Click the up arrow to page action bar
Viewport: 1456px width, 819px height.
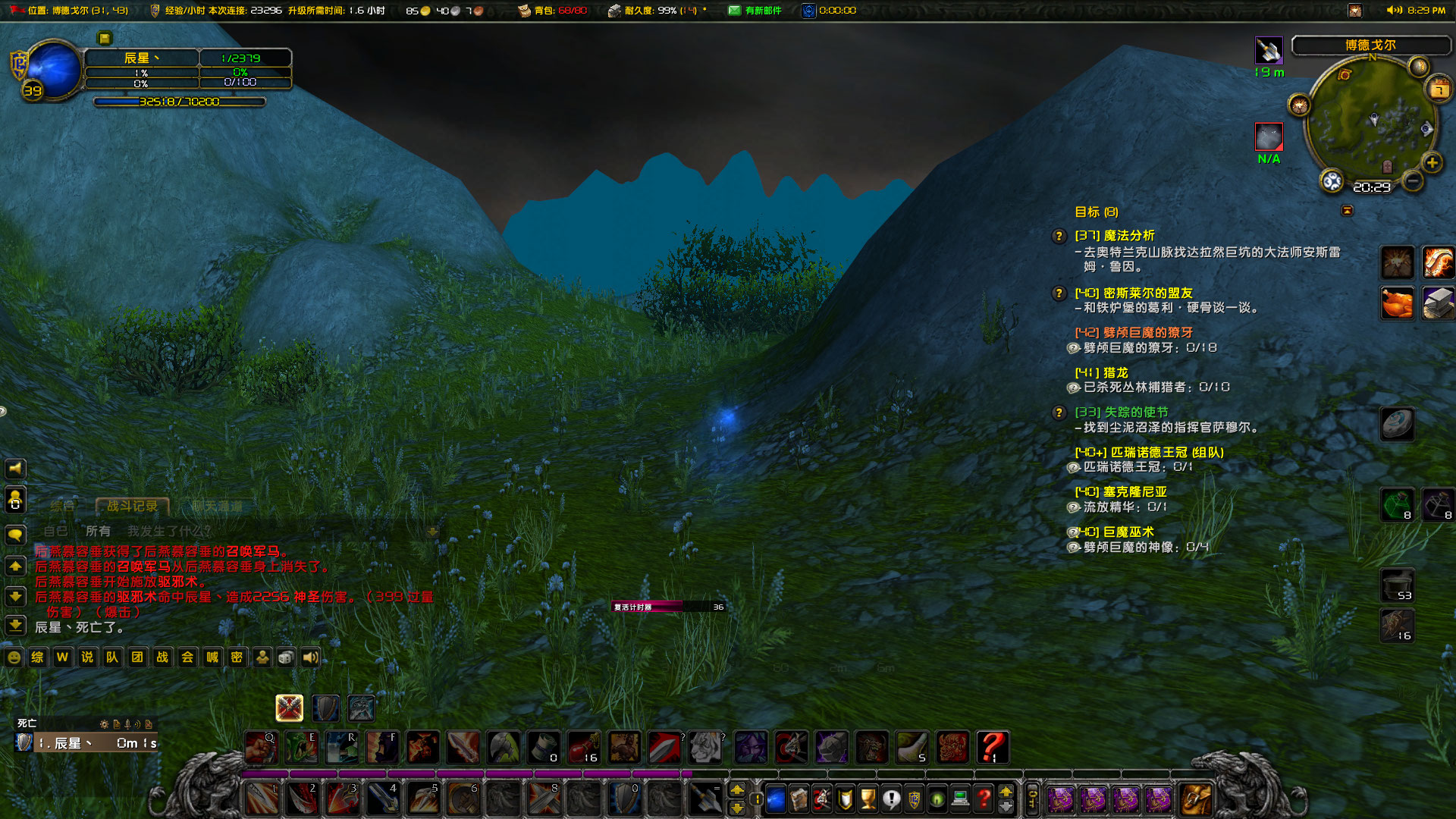tap(739, 791)
